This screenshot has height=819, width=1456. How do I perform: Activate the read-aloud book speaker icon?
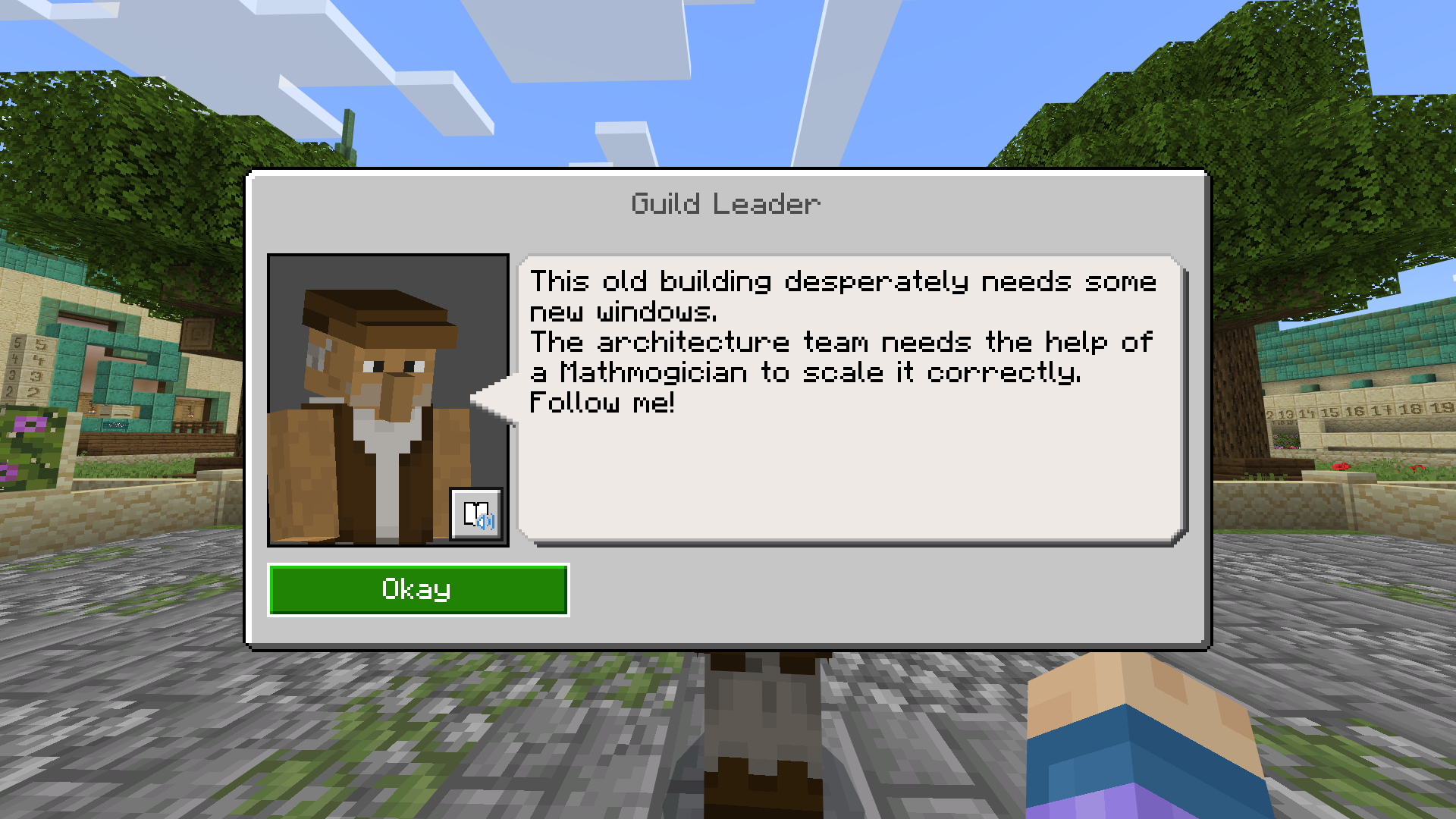click(x=476, y=514)
